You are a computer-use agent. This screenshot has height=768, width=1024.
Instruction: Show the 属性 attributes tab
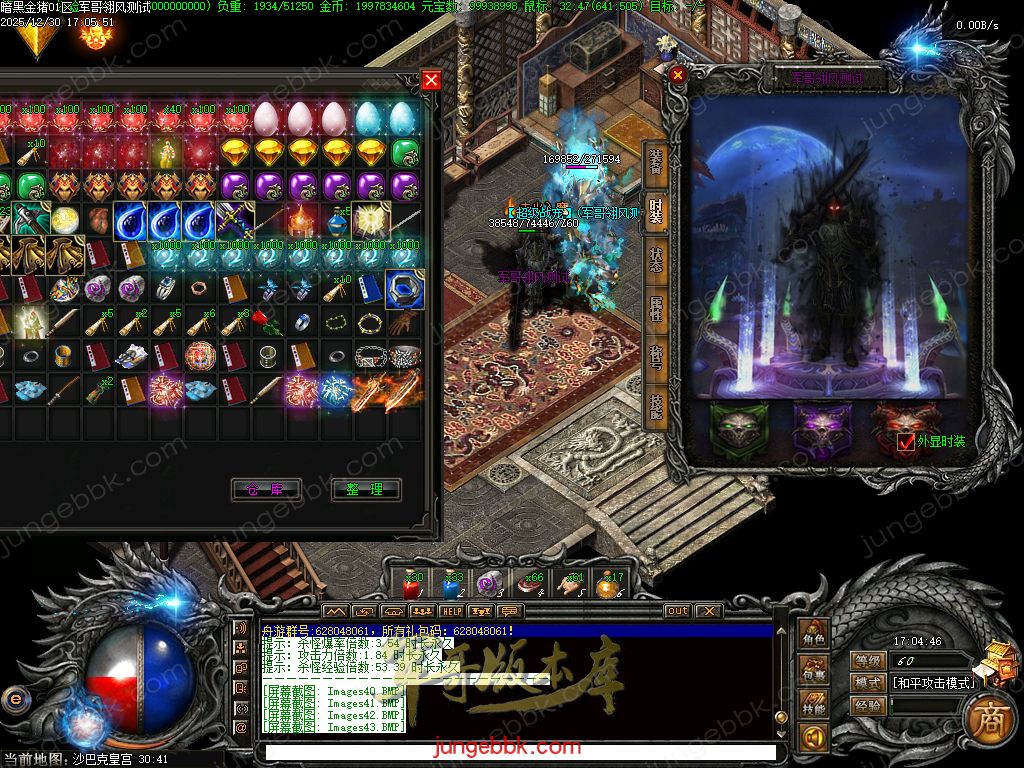click(656, 307)
